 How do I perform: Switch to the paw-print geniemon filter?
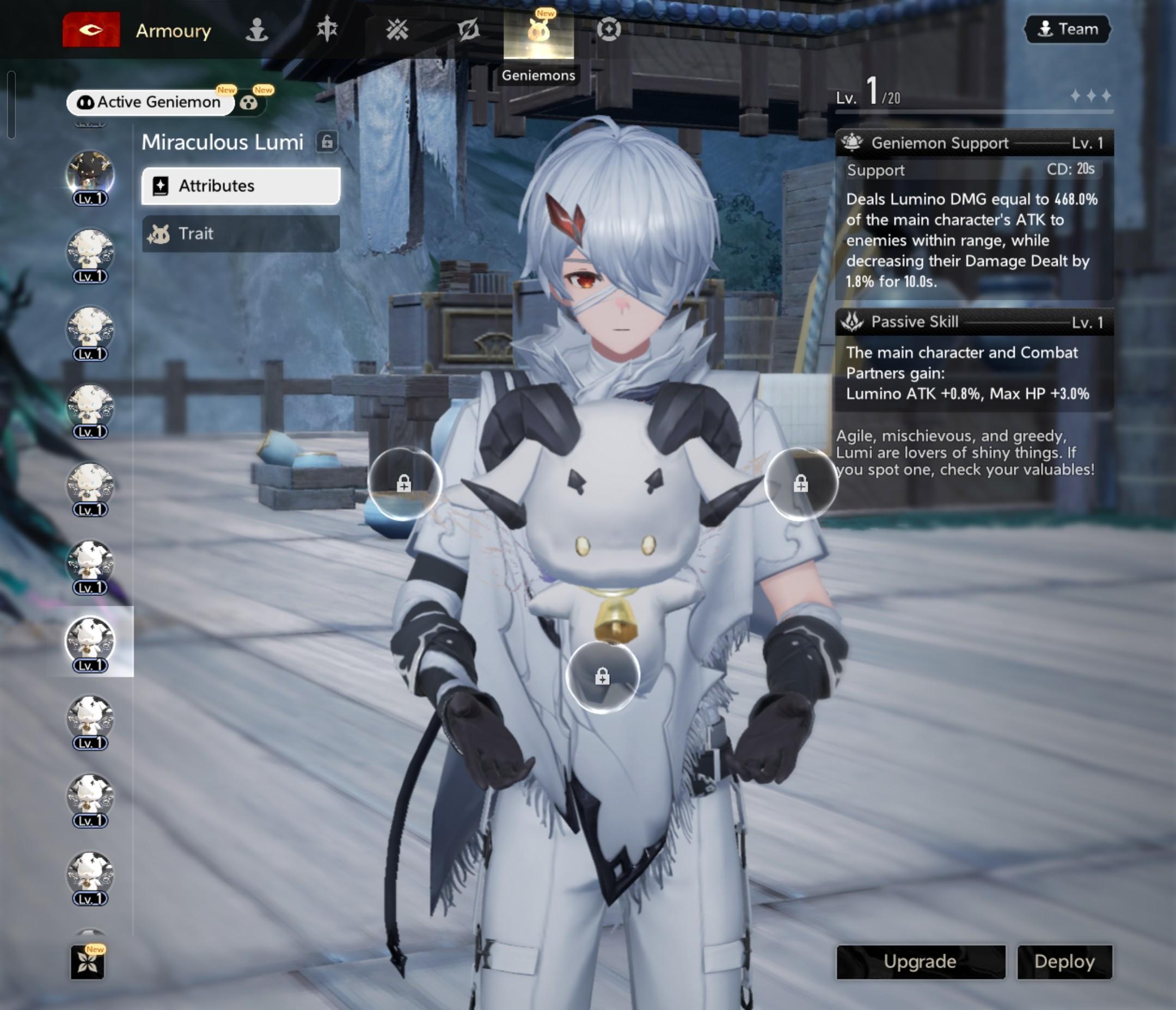pyautogui.click(x=249, y=103)
